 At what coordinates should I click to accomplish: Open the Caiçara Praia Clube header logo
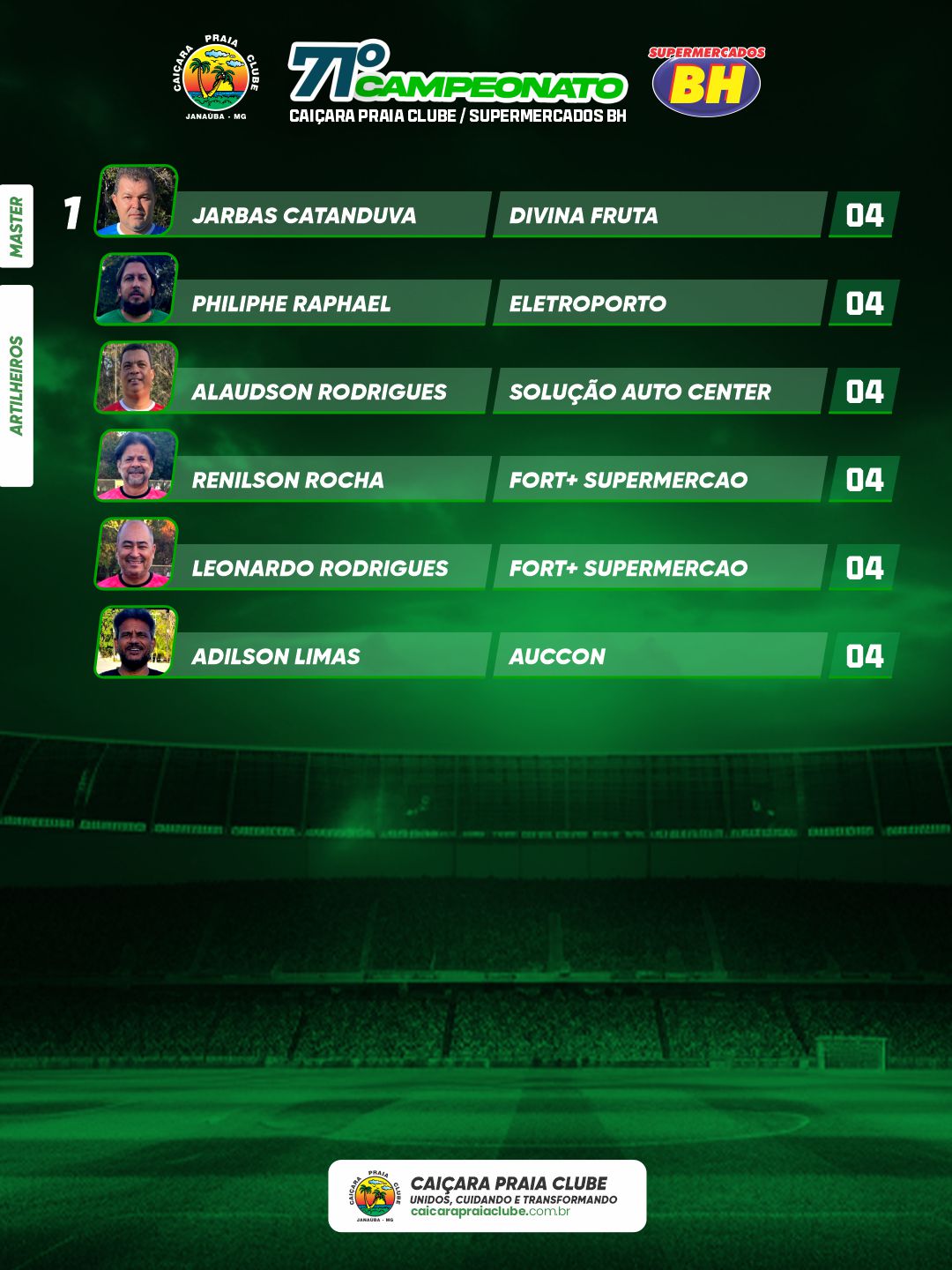point(216,78)
